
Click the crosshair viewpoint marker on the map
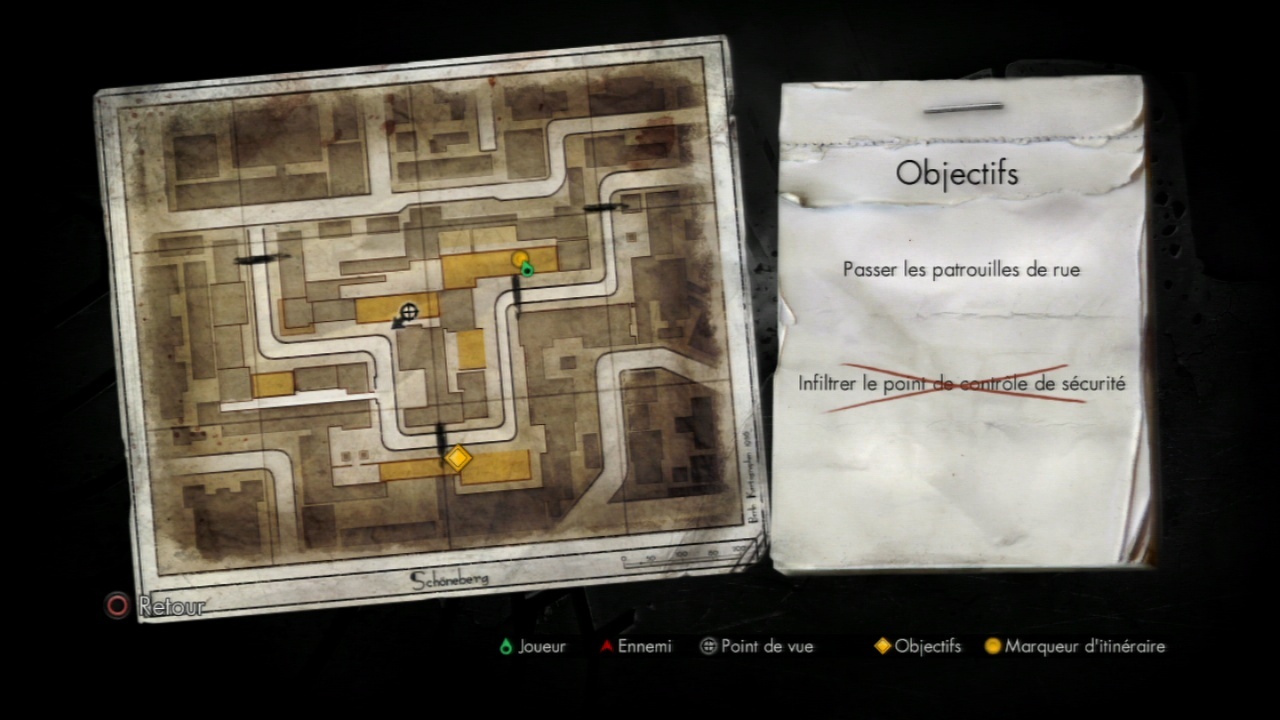click(409, 311)
